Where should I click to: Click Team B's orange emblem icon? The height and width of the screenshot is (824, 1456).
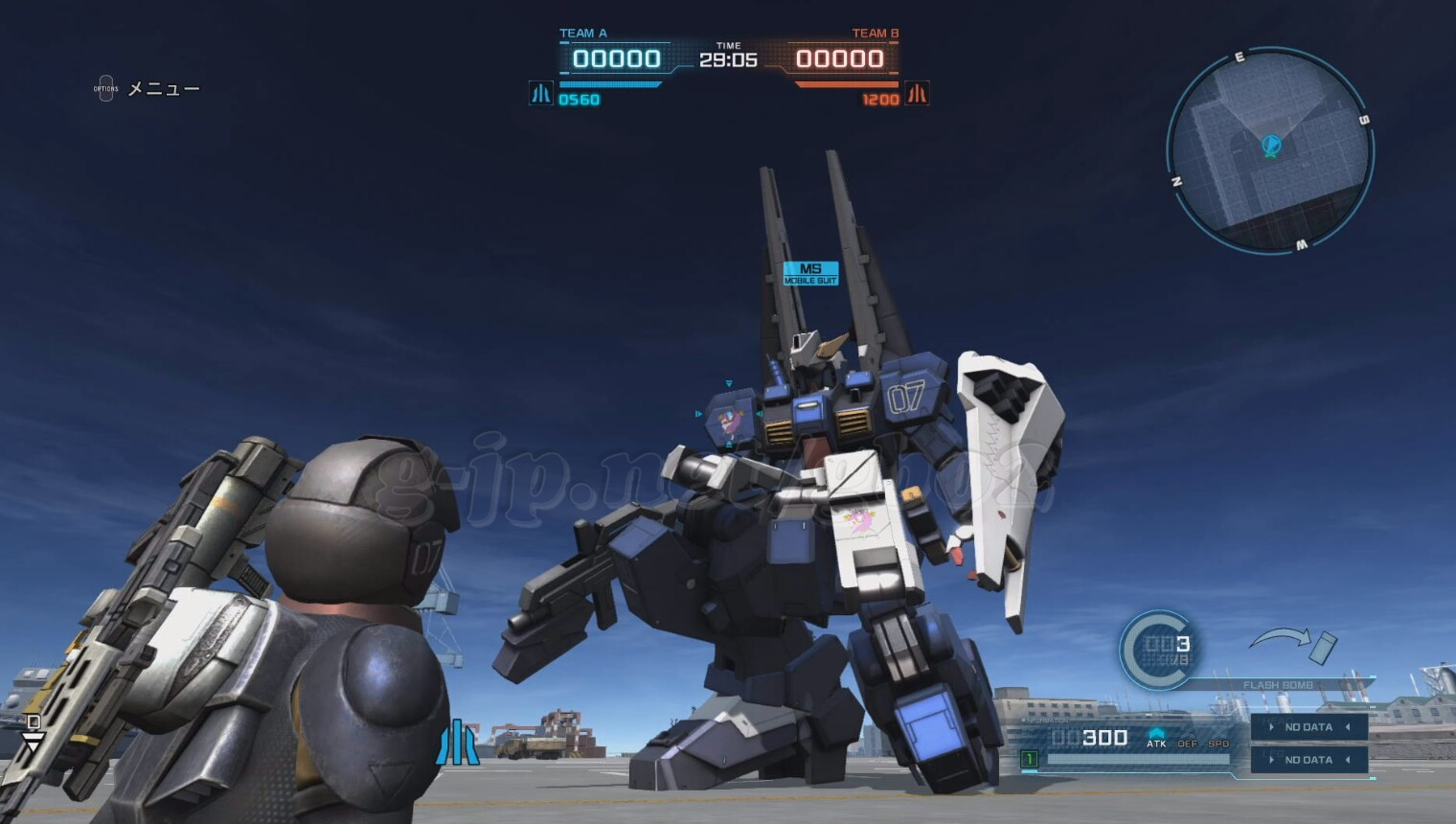tap(917, 94)
